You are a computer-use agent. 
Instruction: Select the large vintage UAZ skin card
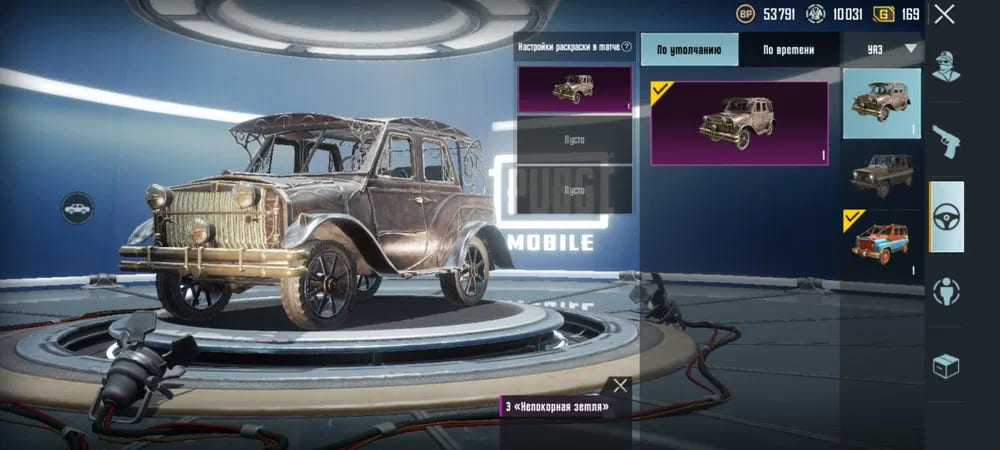[739, 123]
